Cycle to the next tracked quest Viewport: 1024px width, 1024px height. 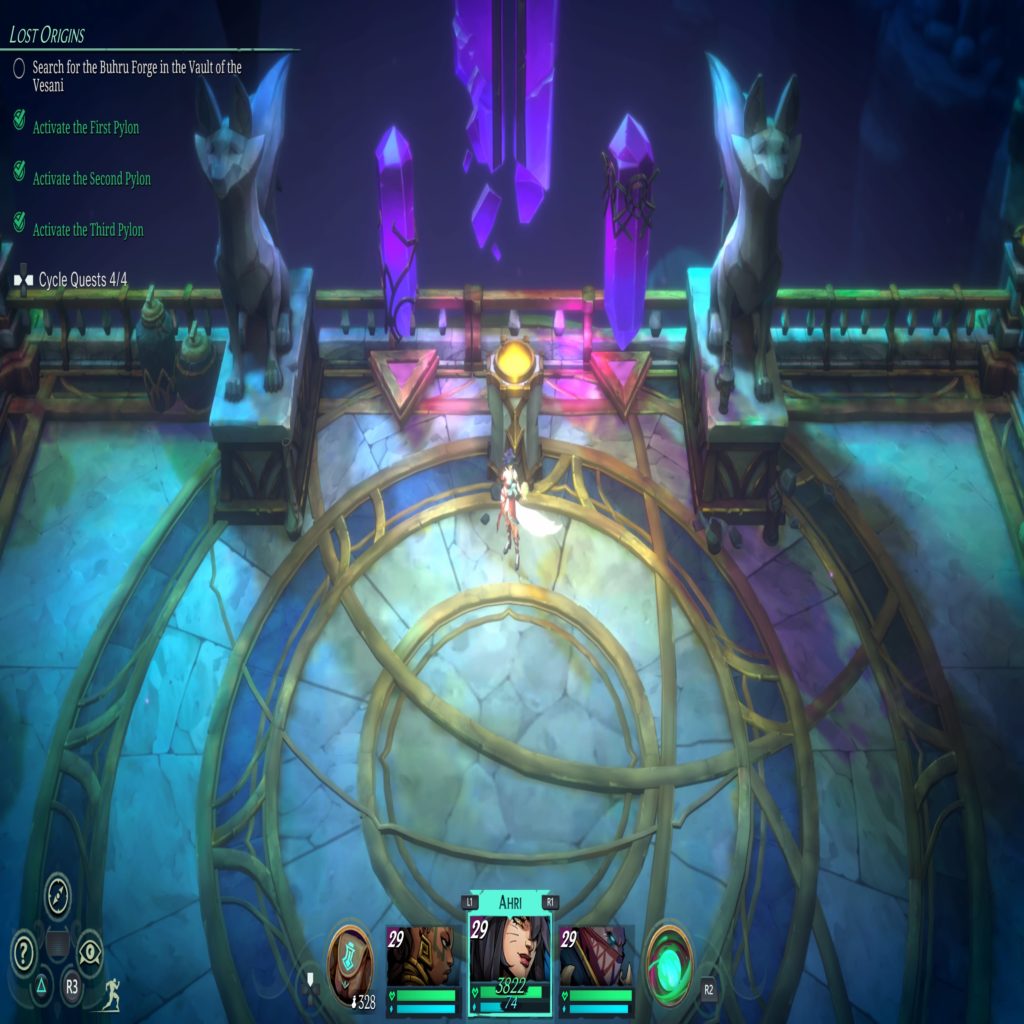[72, 280]
